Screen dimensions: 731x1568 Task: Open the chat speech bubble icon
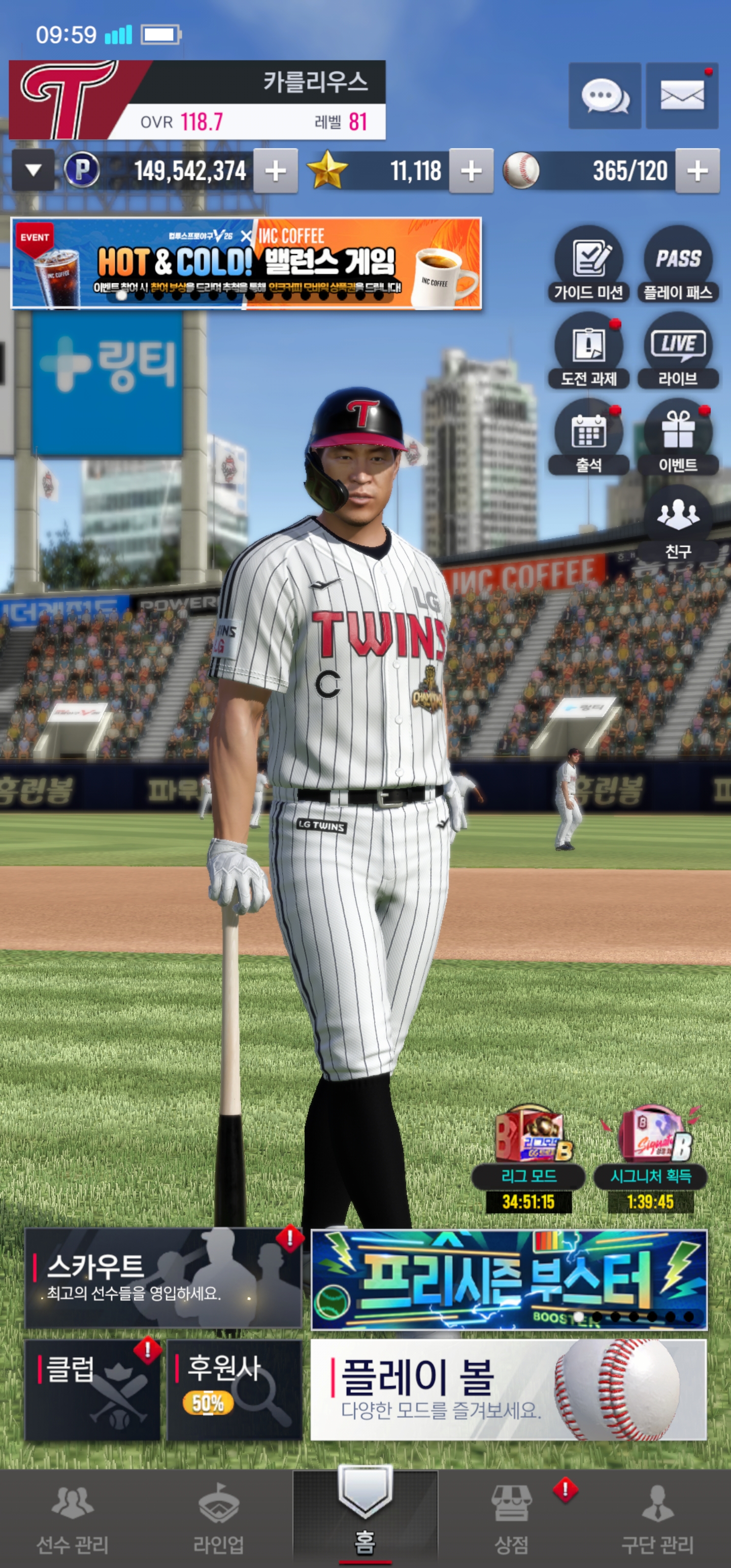(605, 96)
